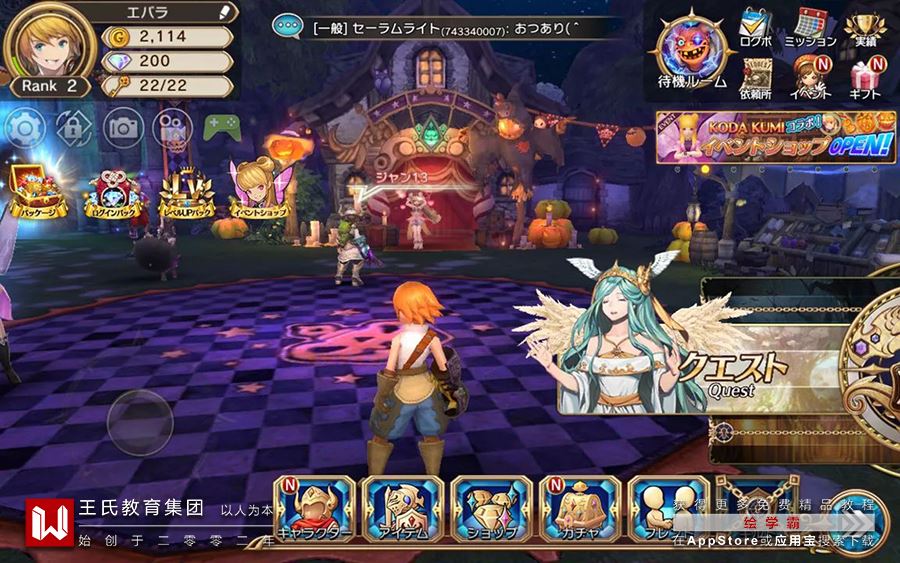Open the クエスト (Quest) banner
This screenshot has width=900, height=563.
click(730, 372)
